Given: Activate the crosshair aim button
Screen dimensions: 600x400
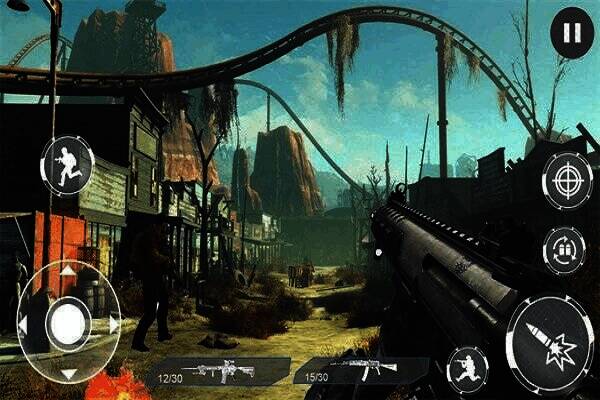Looking at the screenshot, I should tap(567, 181).
